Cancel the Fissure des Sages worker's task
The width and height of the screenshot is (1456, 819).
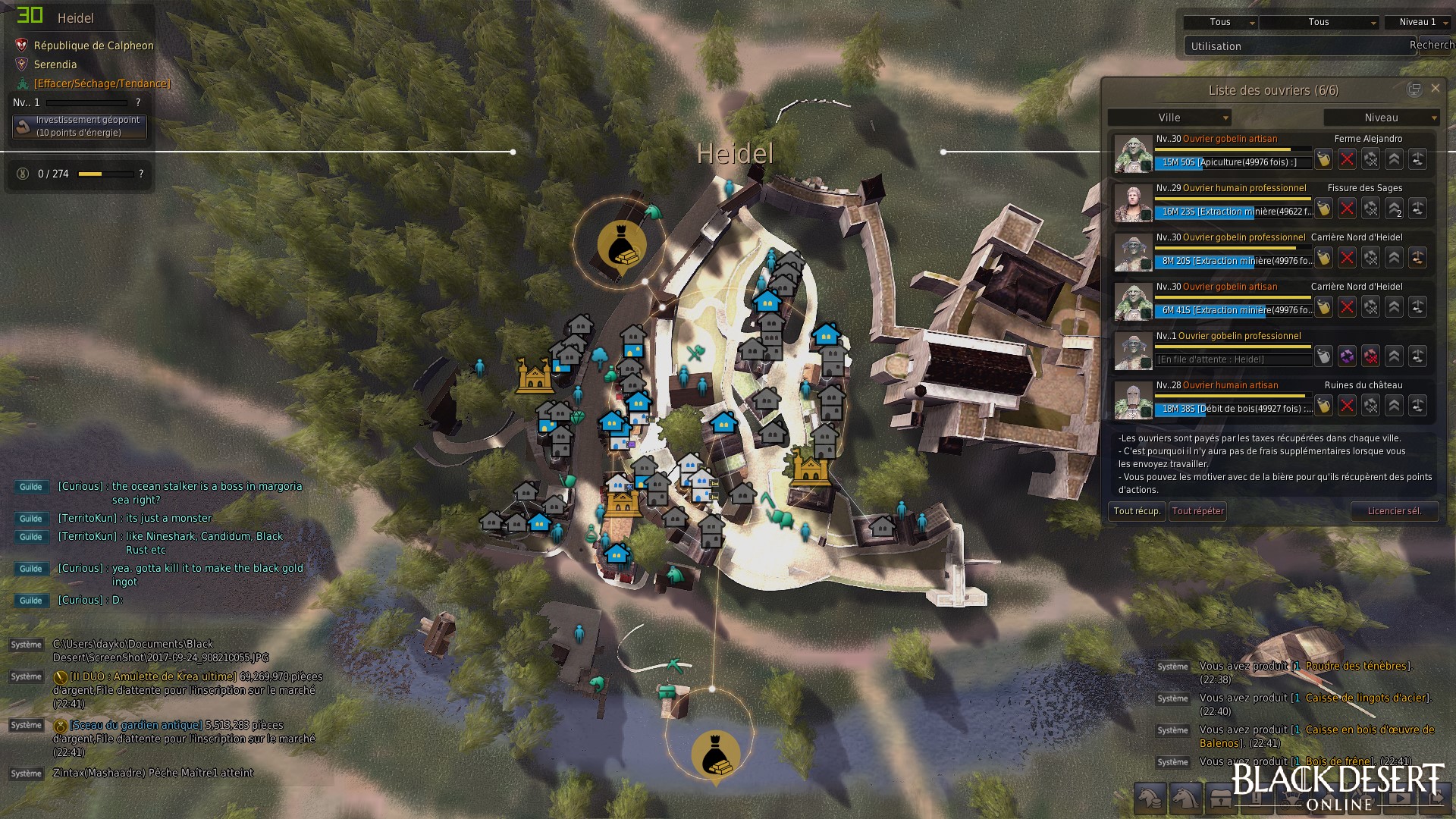click(1347, 209)
